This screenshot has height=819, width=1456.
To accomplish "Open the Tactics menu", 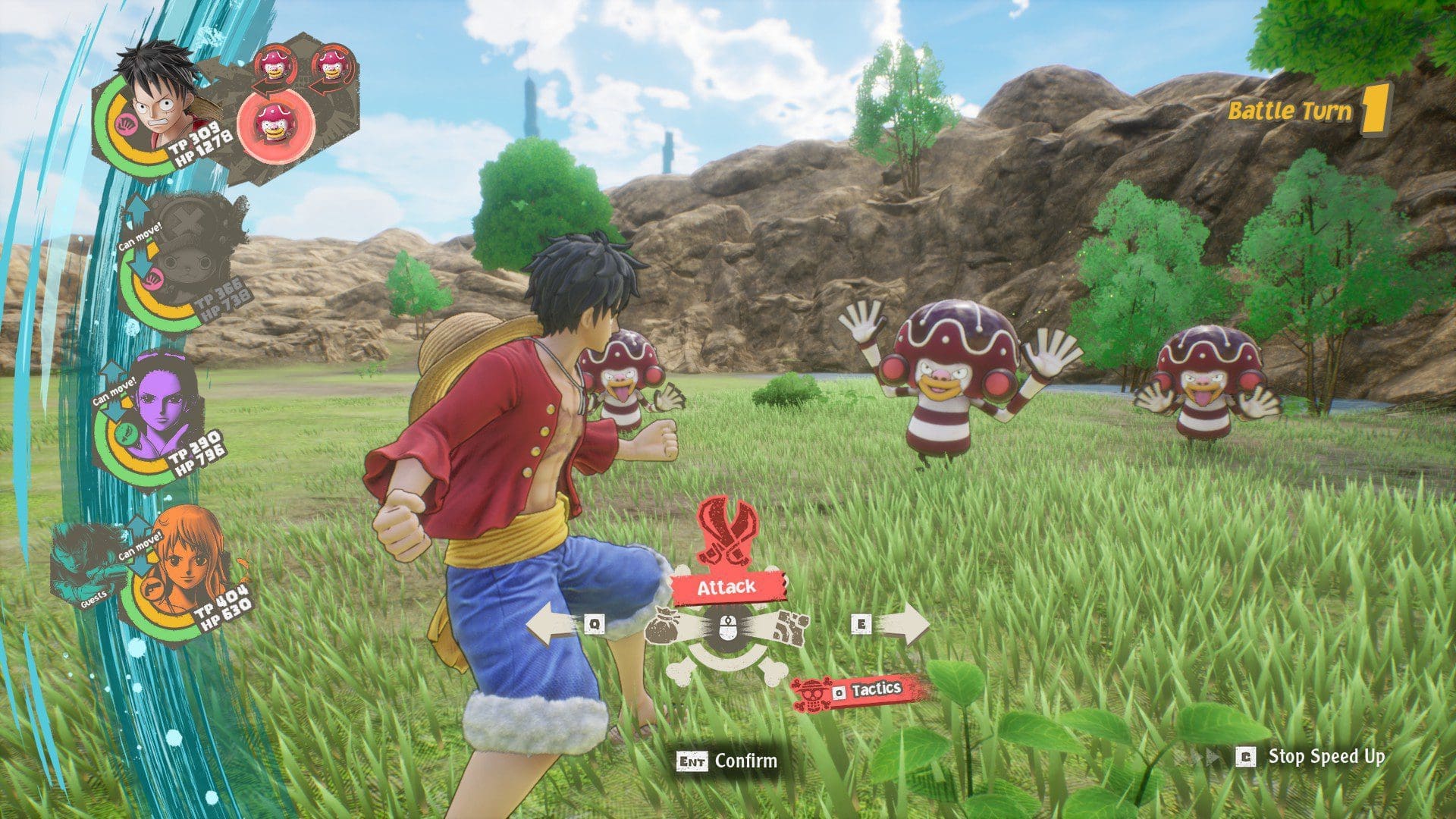I will click(862, 691).
